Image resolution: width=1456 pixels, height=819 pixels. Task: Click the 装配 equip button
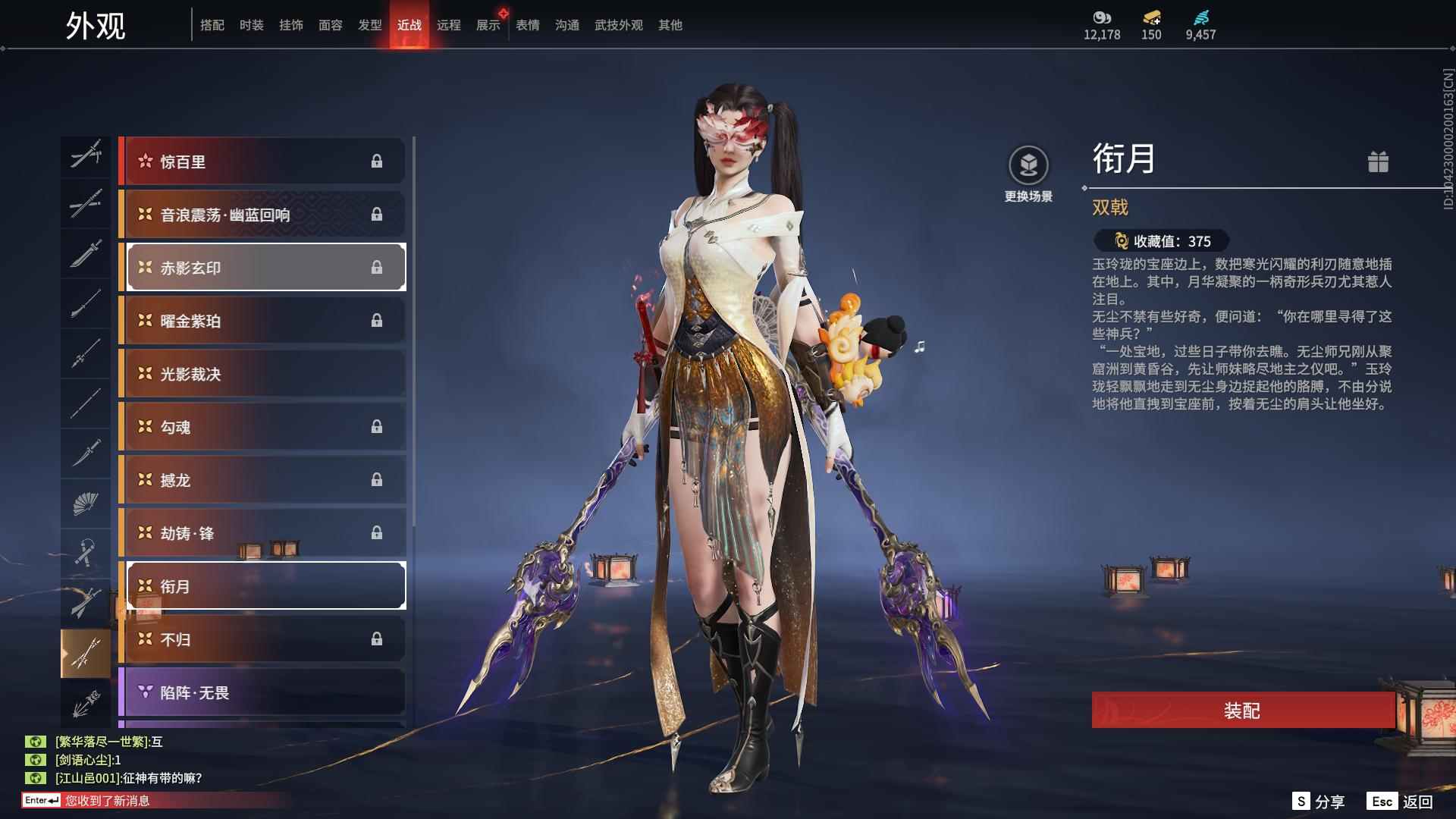click(x=1241, y=711)
